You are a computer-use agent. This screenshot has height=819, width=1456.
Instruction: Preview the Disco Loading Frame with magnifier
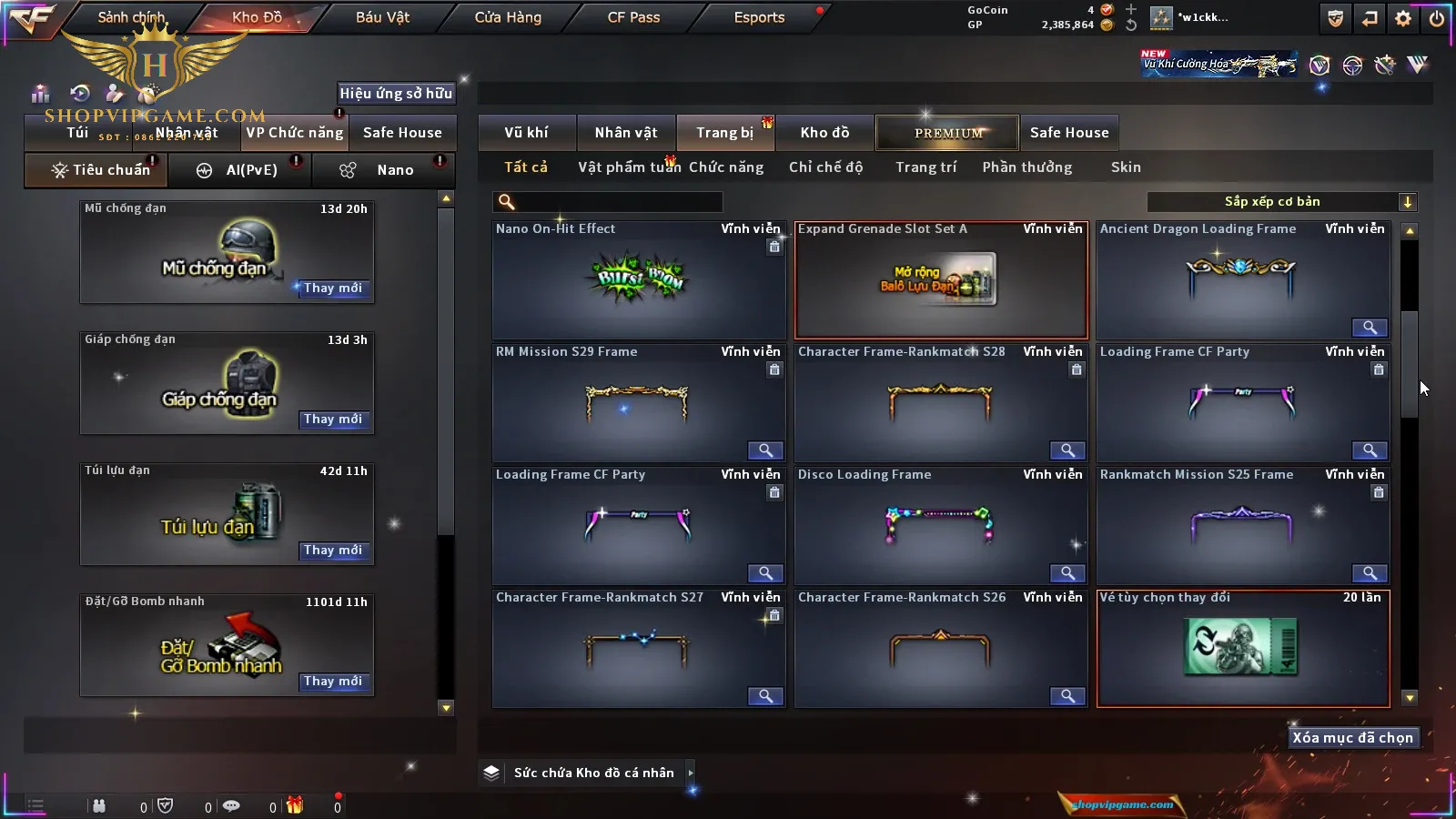pos(1067,573)
